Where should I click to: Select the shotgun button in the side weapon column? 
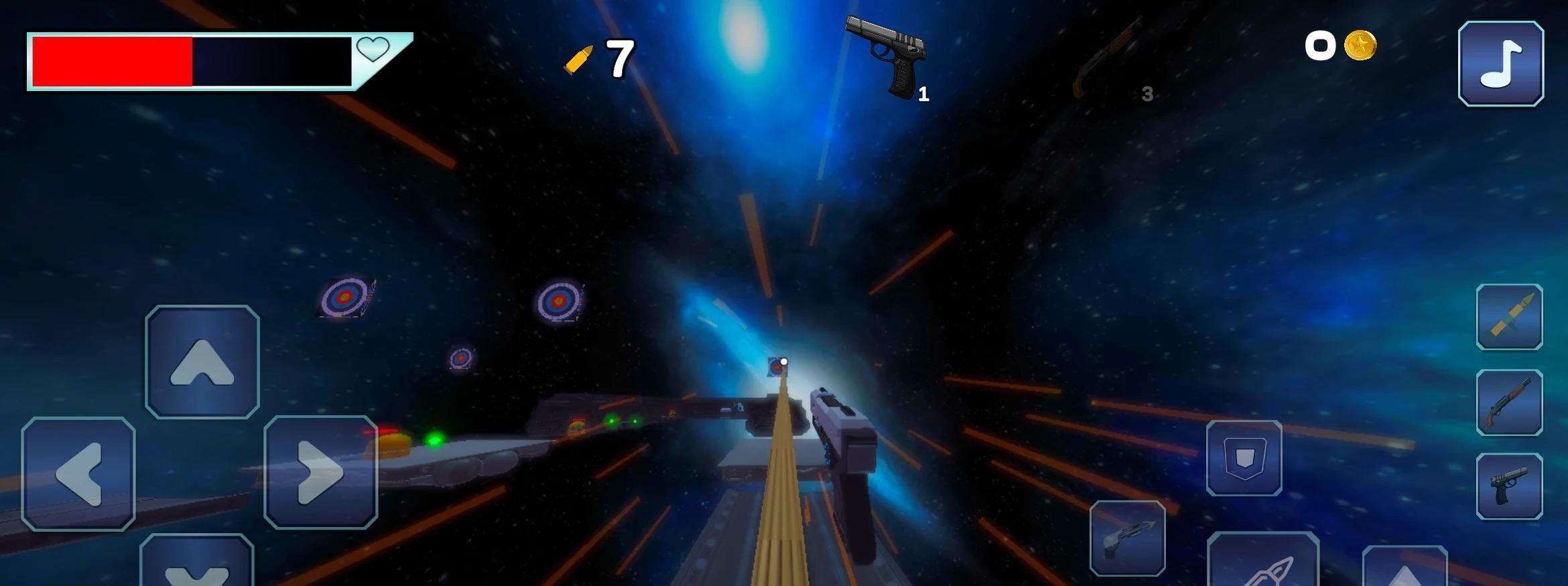click(x=1509, y=402)
